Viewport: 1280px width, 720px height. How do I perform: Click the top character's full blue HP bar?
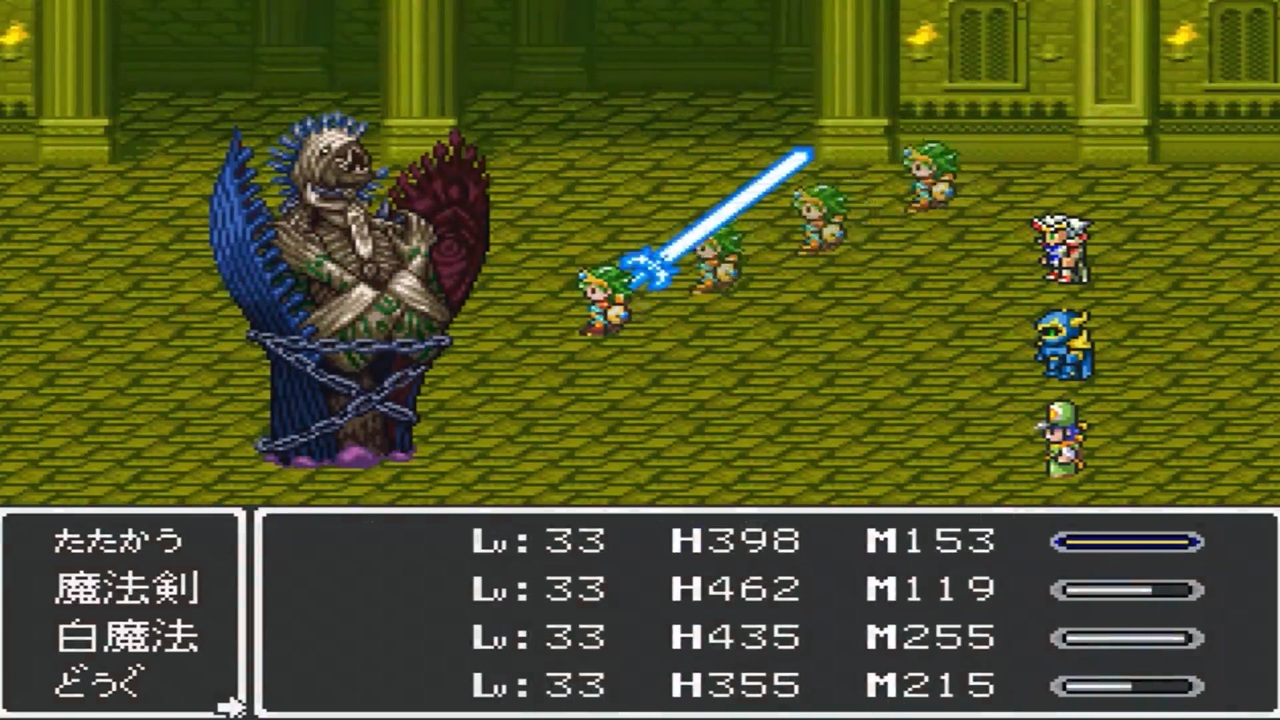coord(1126,541)
